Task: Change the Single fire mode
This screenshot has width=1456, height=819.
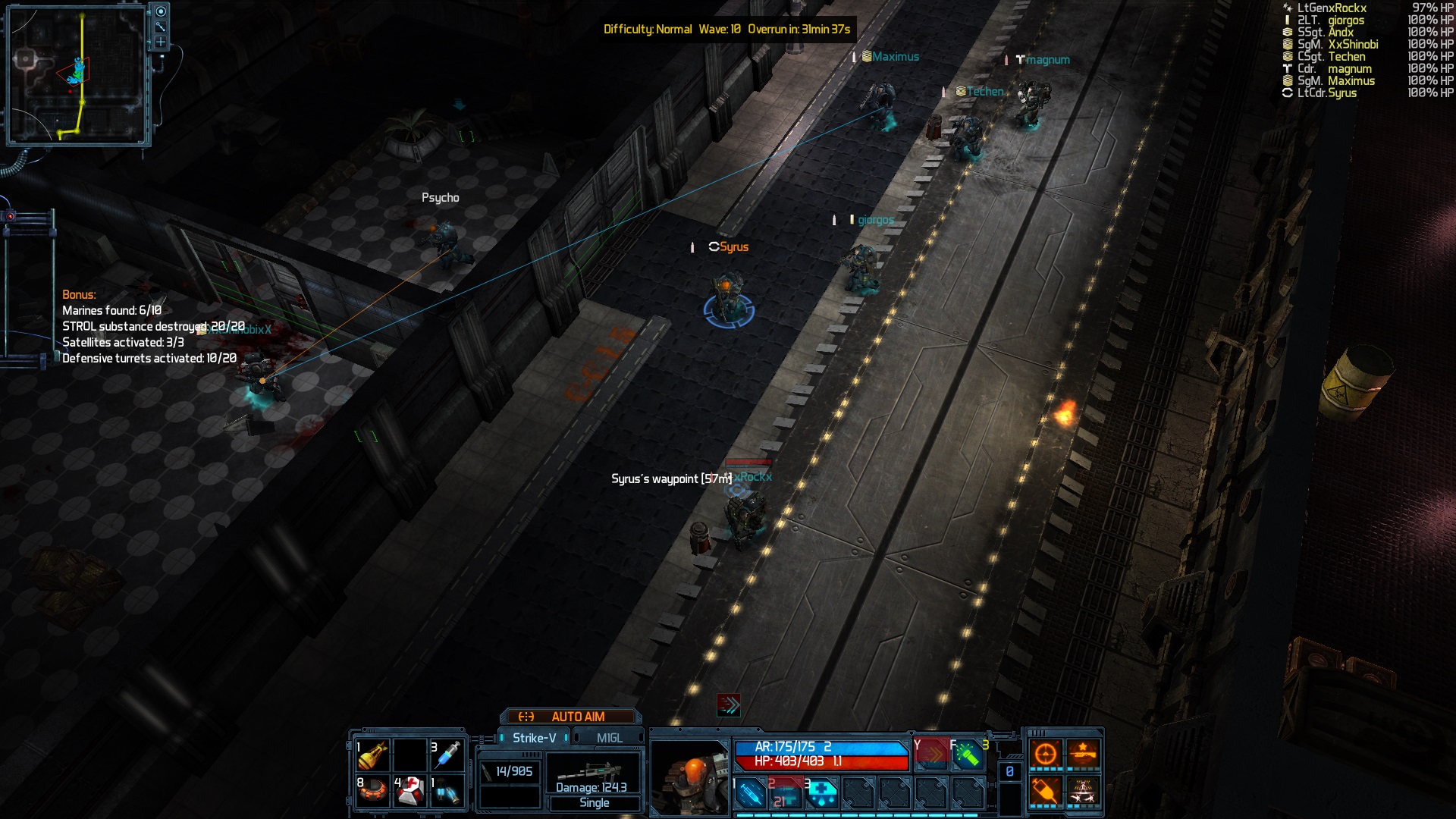Action: click(594, 803)
